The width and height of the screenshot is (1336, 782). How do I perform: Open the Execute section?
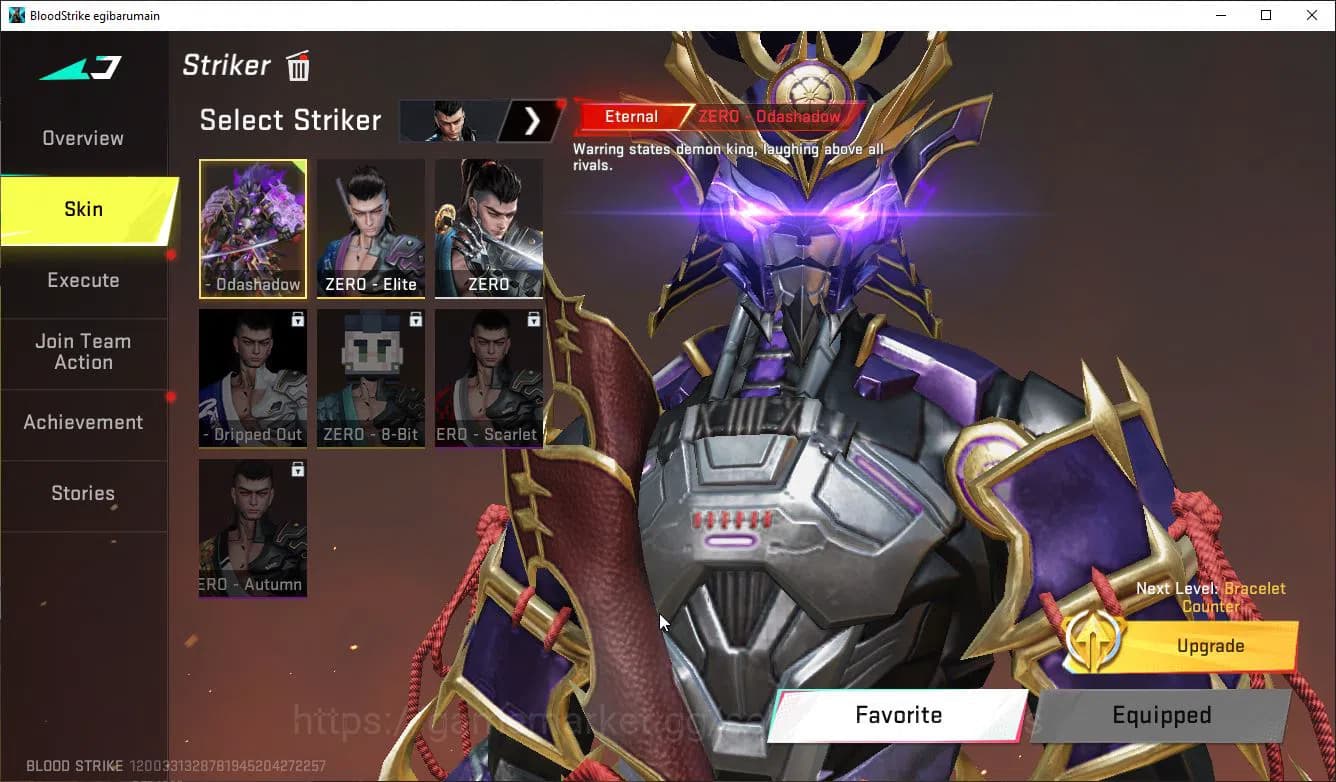pyautogui.click(x=83, y=280)
